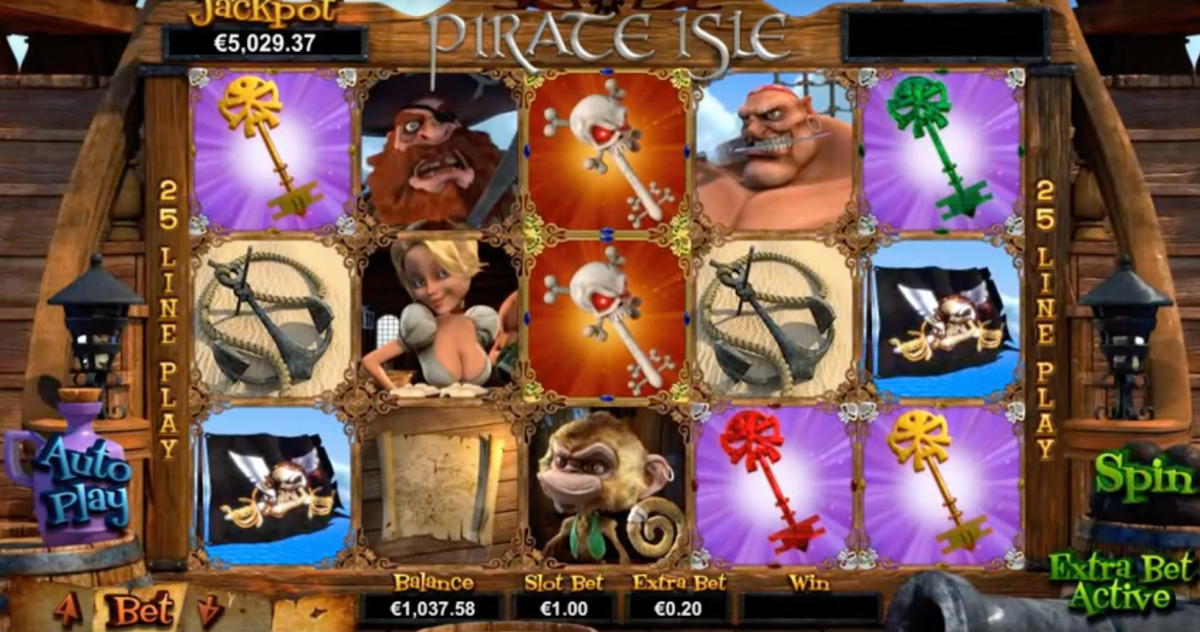
Task: Start Auto Play on the purple jug
Action: pyautogui.click(x=85, y=482)
